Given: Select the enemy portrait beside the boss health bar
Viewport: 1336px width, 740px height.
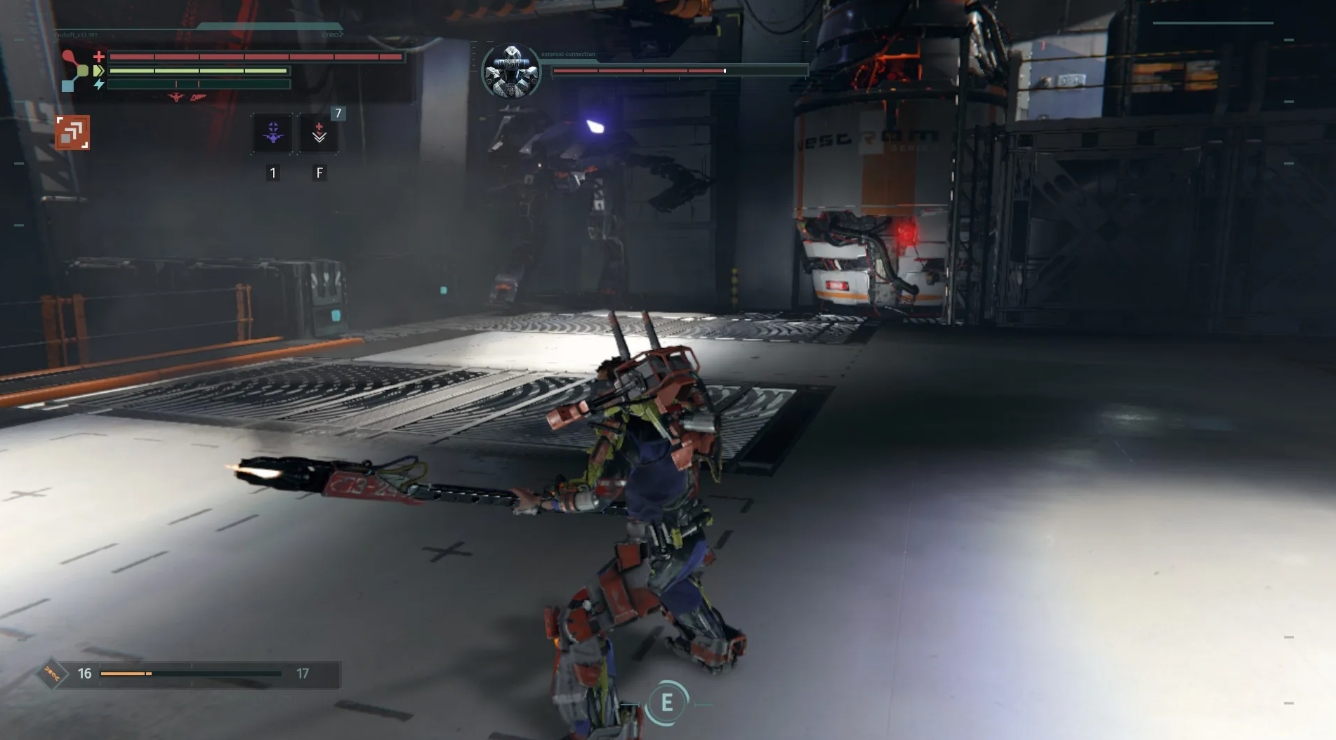Looking at the screenshot, I should (510, 69).
